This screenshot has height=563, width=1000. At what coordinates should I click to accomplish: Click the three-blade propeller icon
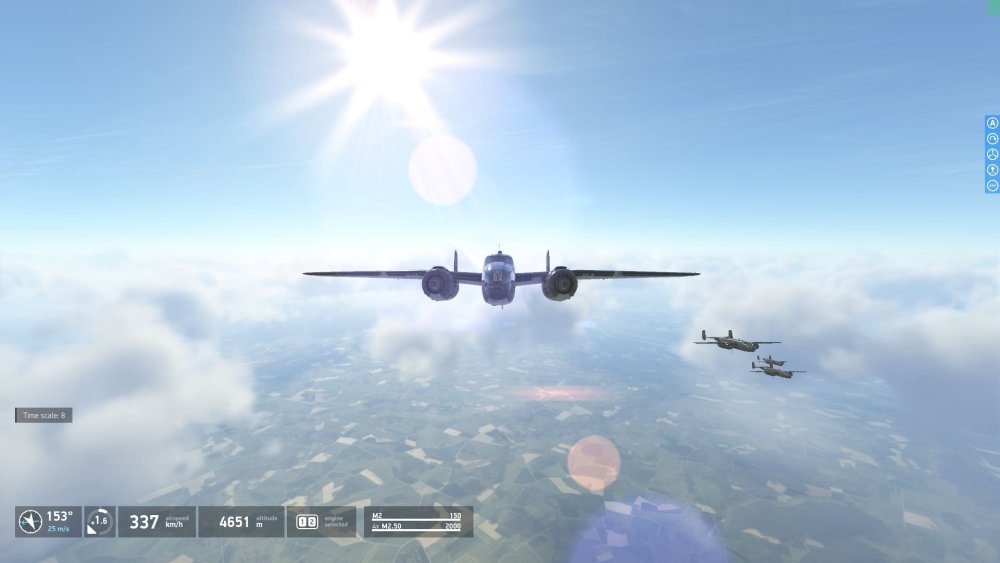click(992, 154)
